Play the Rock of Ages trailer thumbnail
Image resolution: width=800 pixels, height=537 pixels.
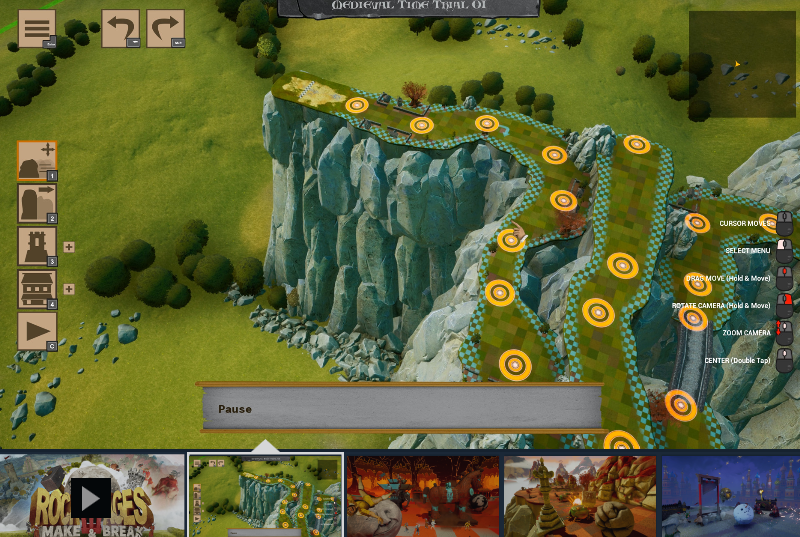[x=92, y=496]
